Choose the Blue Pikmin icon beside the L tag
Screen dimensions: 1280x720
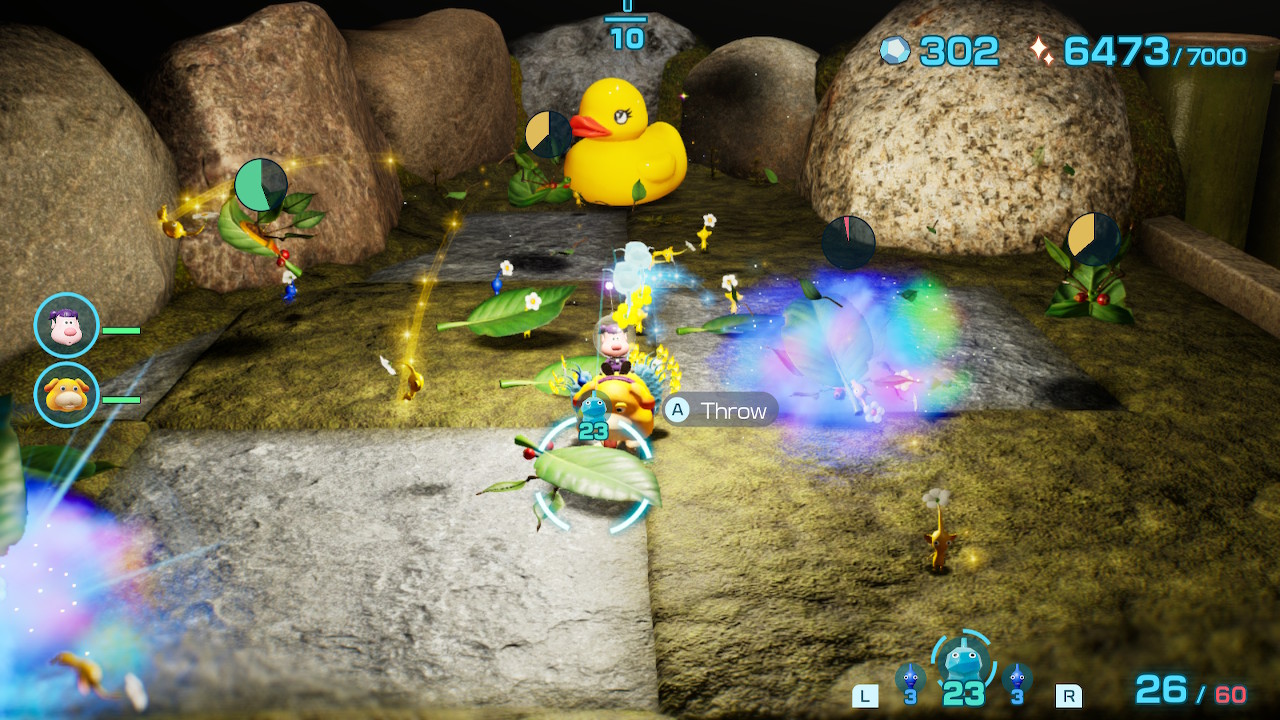click(x=910, y=677)
